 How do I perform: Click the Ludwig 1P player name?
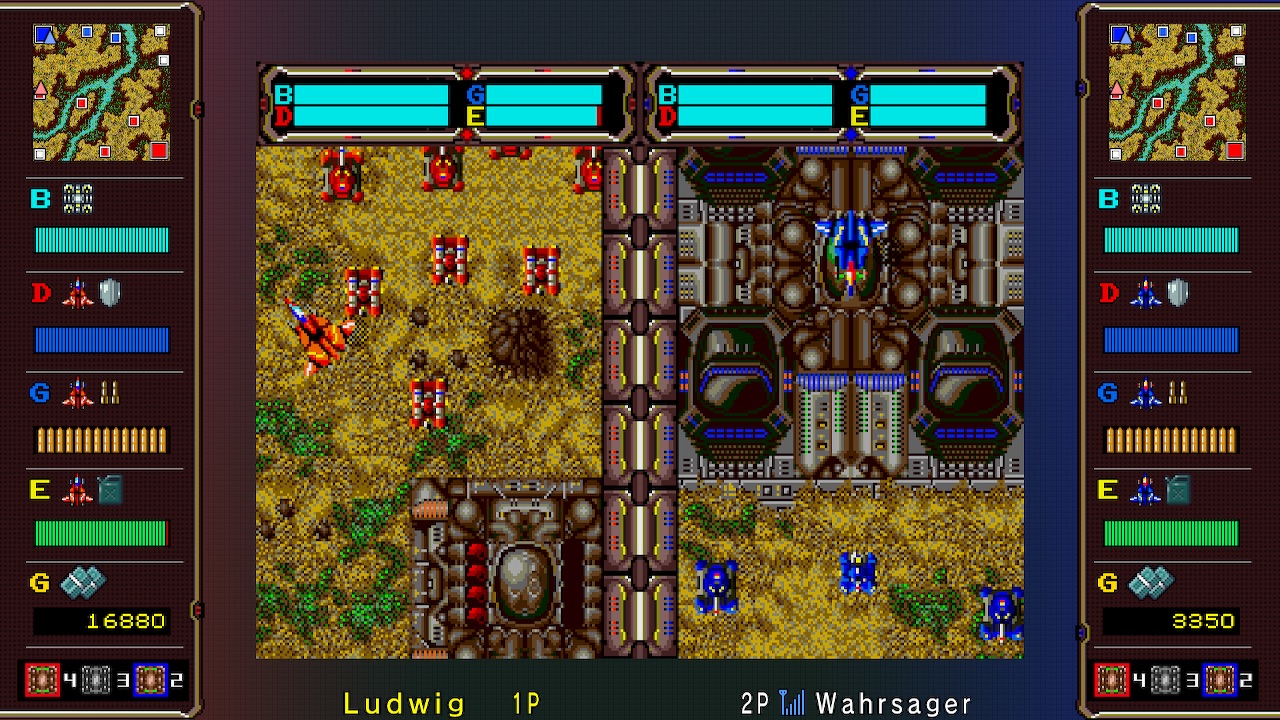[x=440, y=702]
